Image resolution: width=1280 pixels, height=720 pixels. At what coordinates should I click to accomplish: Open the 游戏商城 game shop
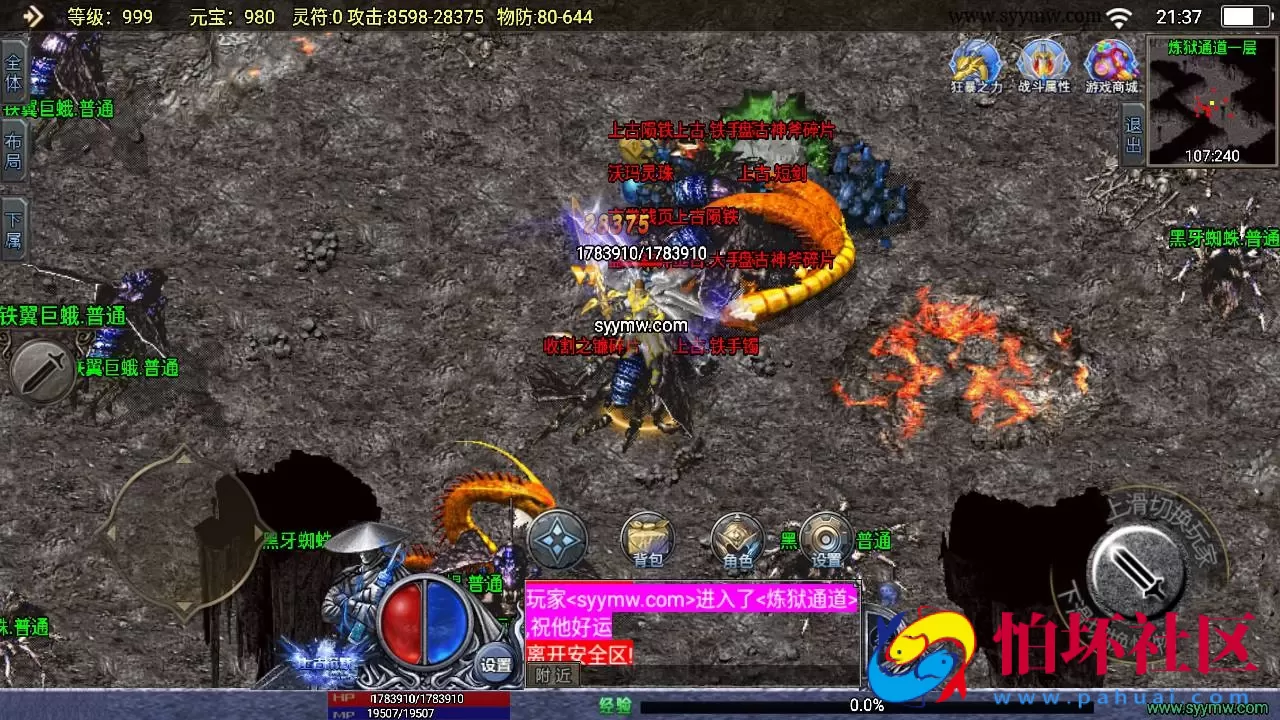click(1111, 65)
